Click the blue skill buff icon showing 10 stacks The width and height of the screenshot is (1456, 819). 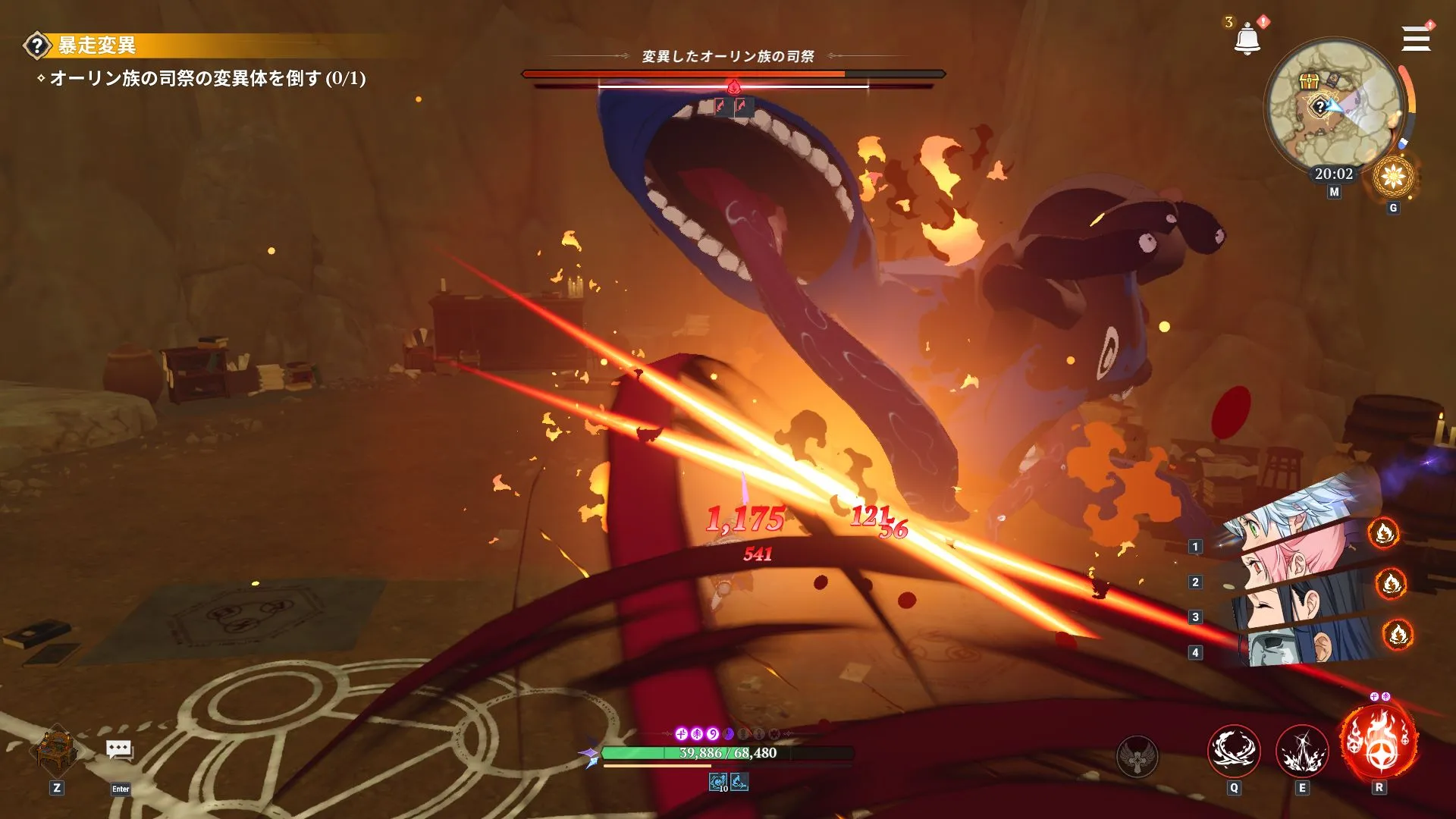717,781
